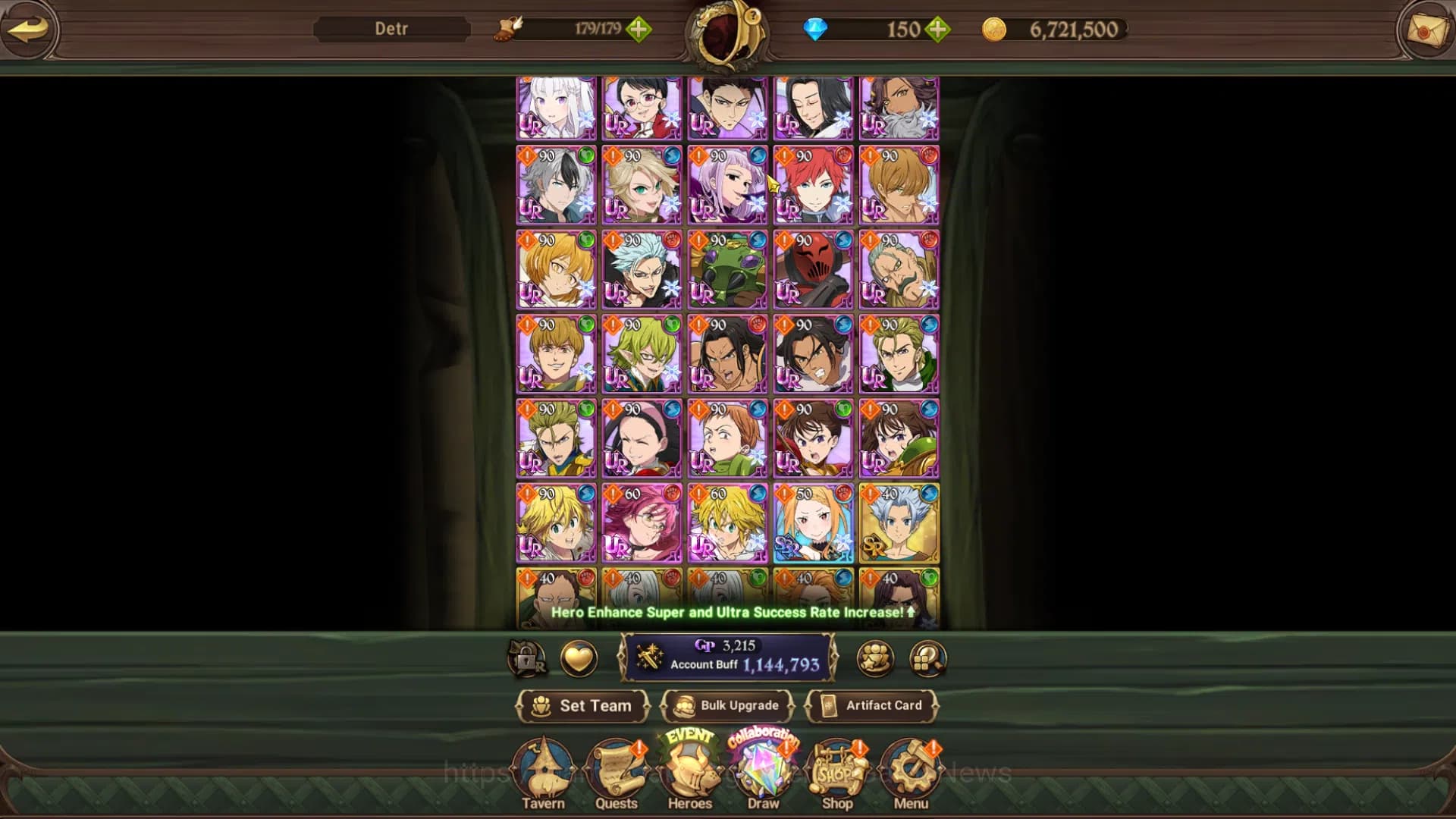Screen dimensions: 1456x819
Task: Click the Set Team button
Action: (583, 705)
